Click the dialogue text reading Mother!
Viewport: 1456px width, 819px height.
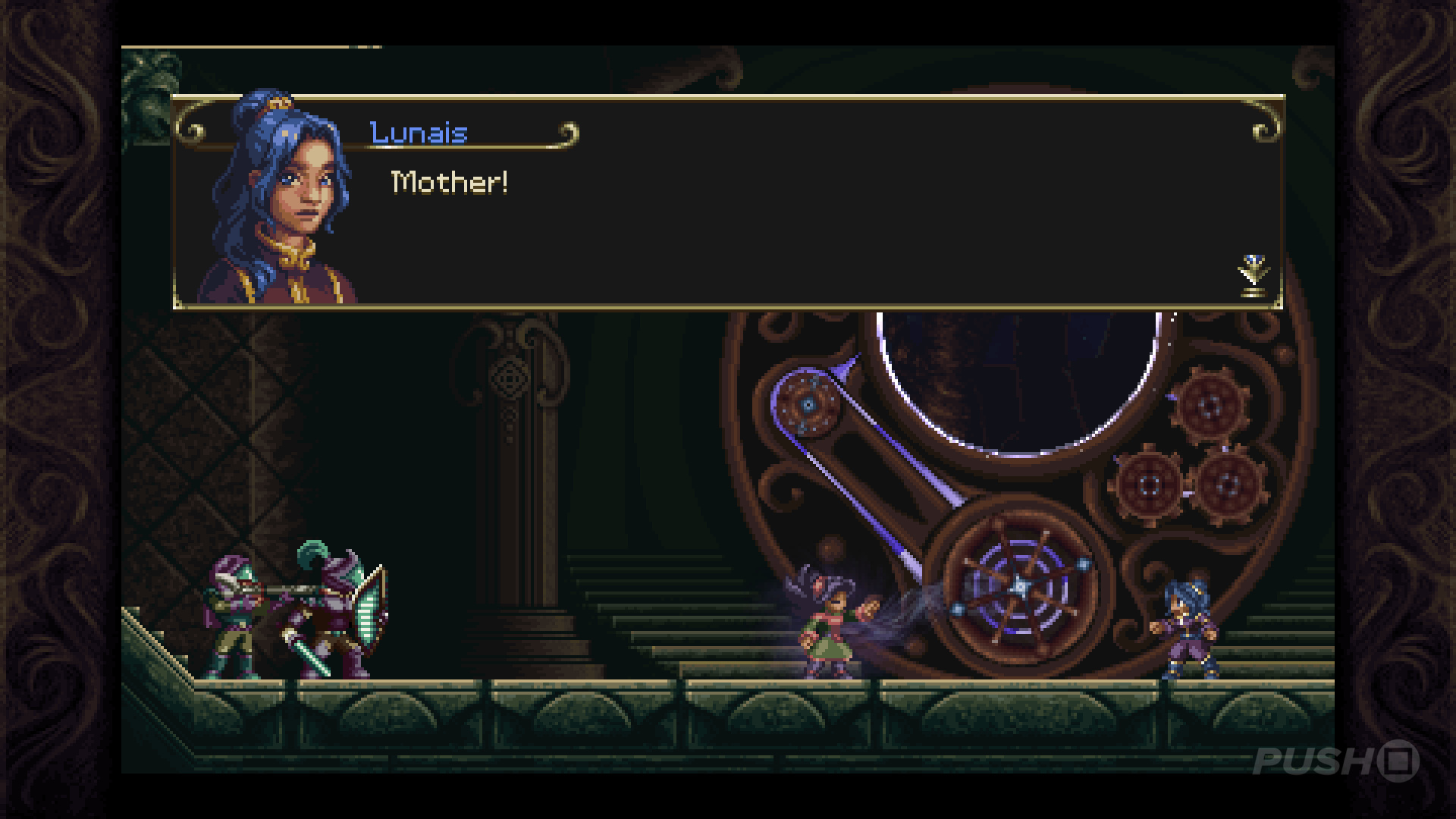click(x=449, y=180)
